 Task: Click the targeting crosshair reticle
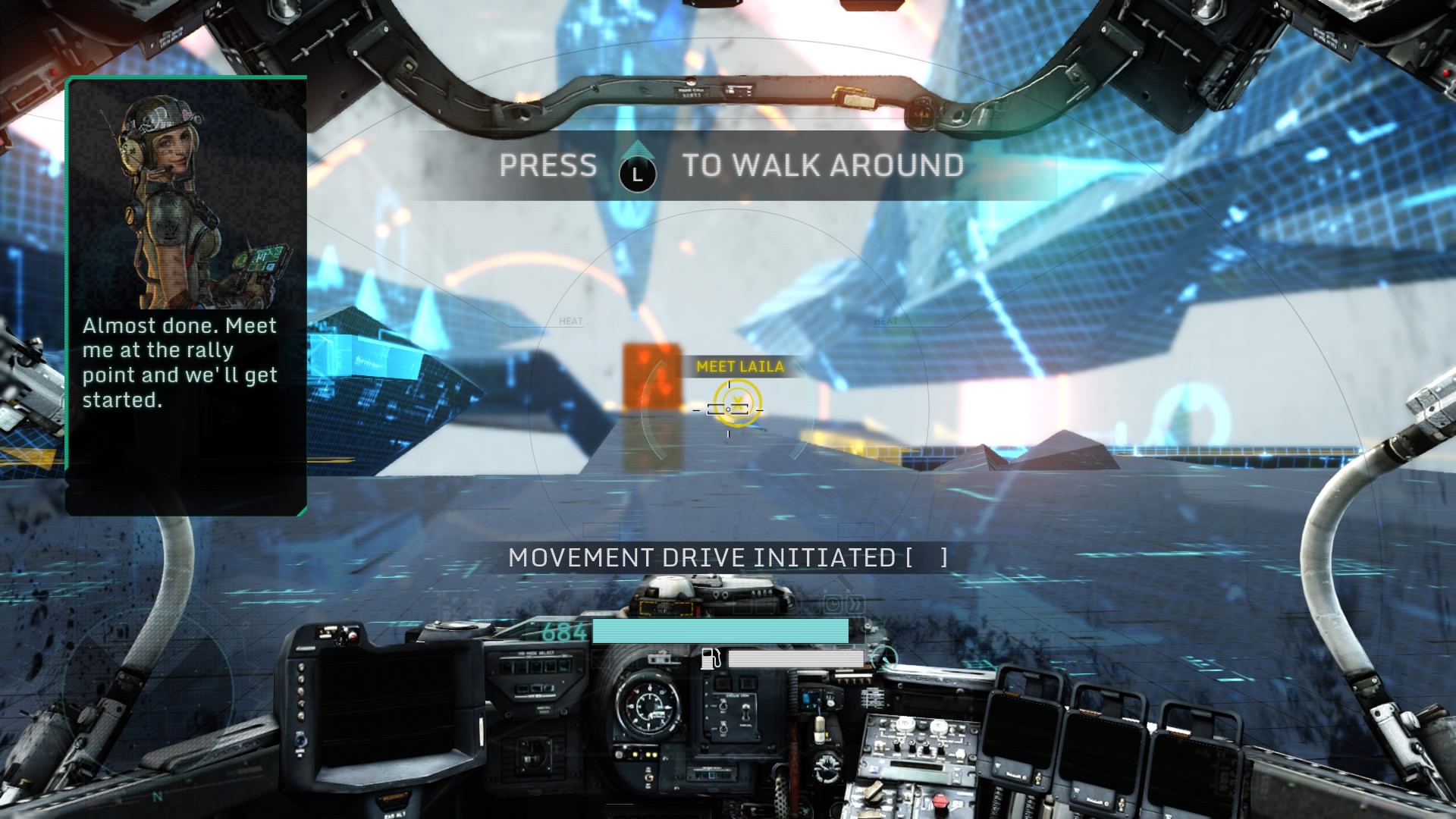pyautogui.click(x=730, y=409)
